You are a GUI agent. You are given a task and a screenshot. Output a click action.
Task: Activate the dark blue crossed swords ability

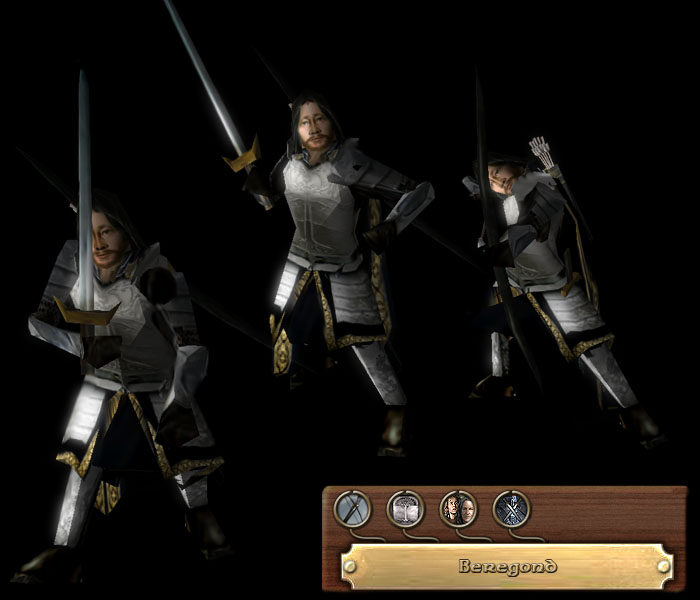point(511,509)
